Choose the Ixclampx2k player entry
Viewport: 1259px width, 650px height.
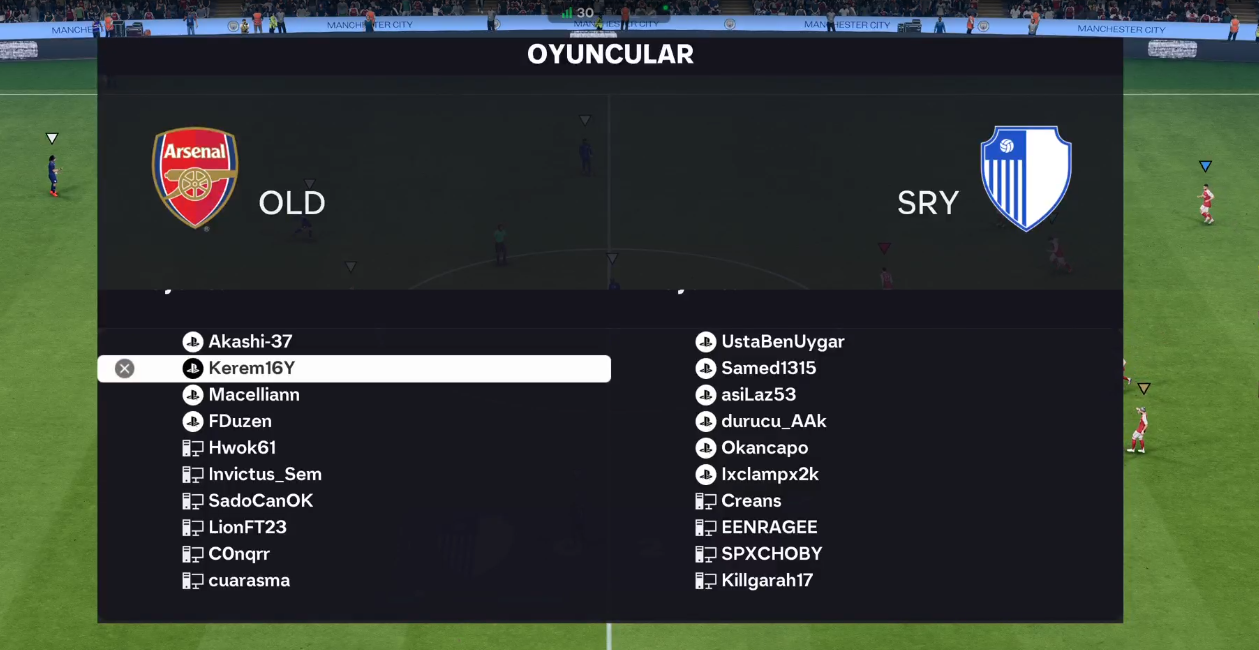tap(769, 475)
